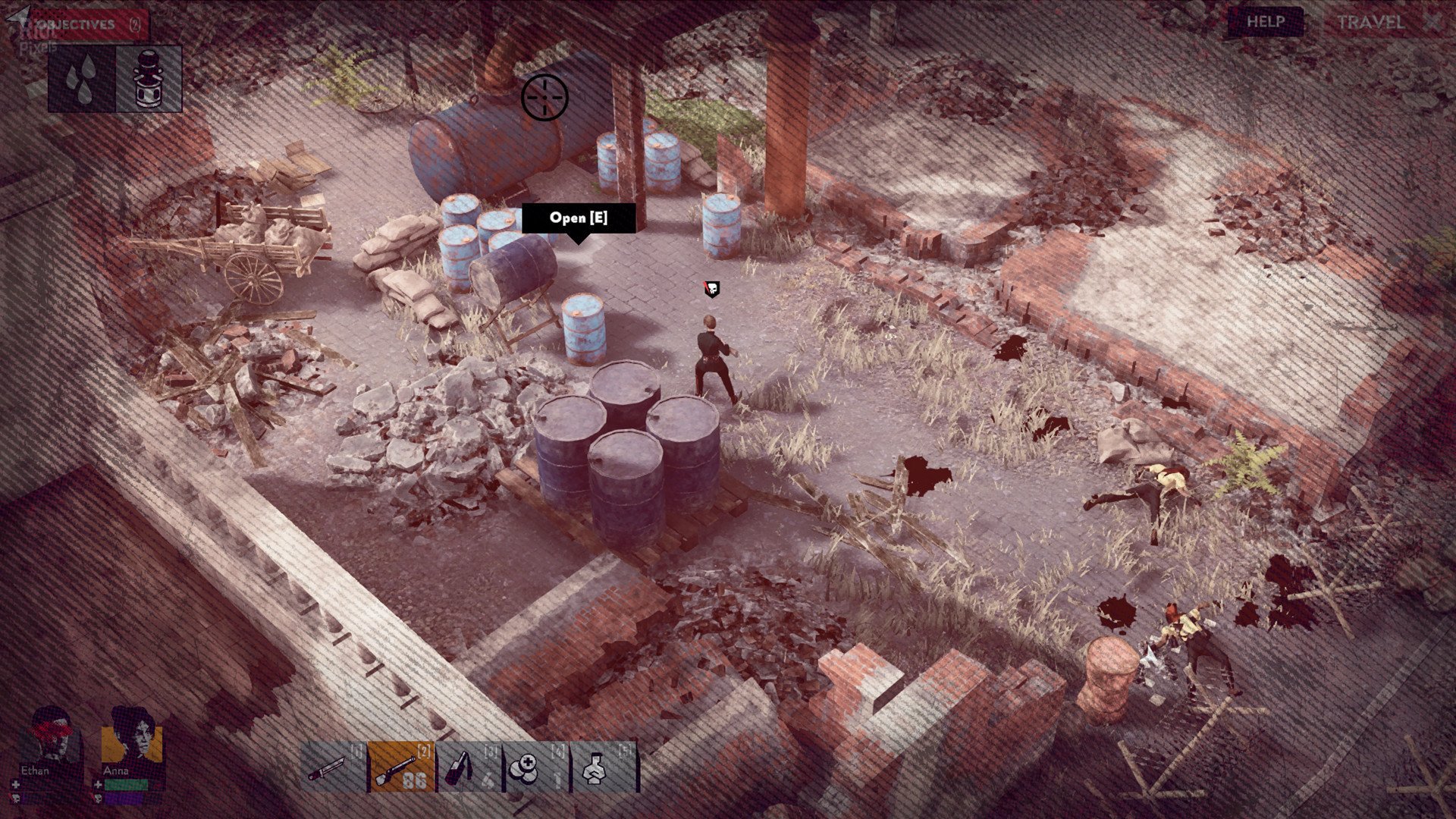Open the Help screen
The width and height of the screenshot is (1456, 819).
(1265, 22)
